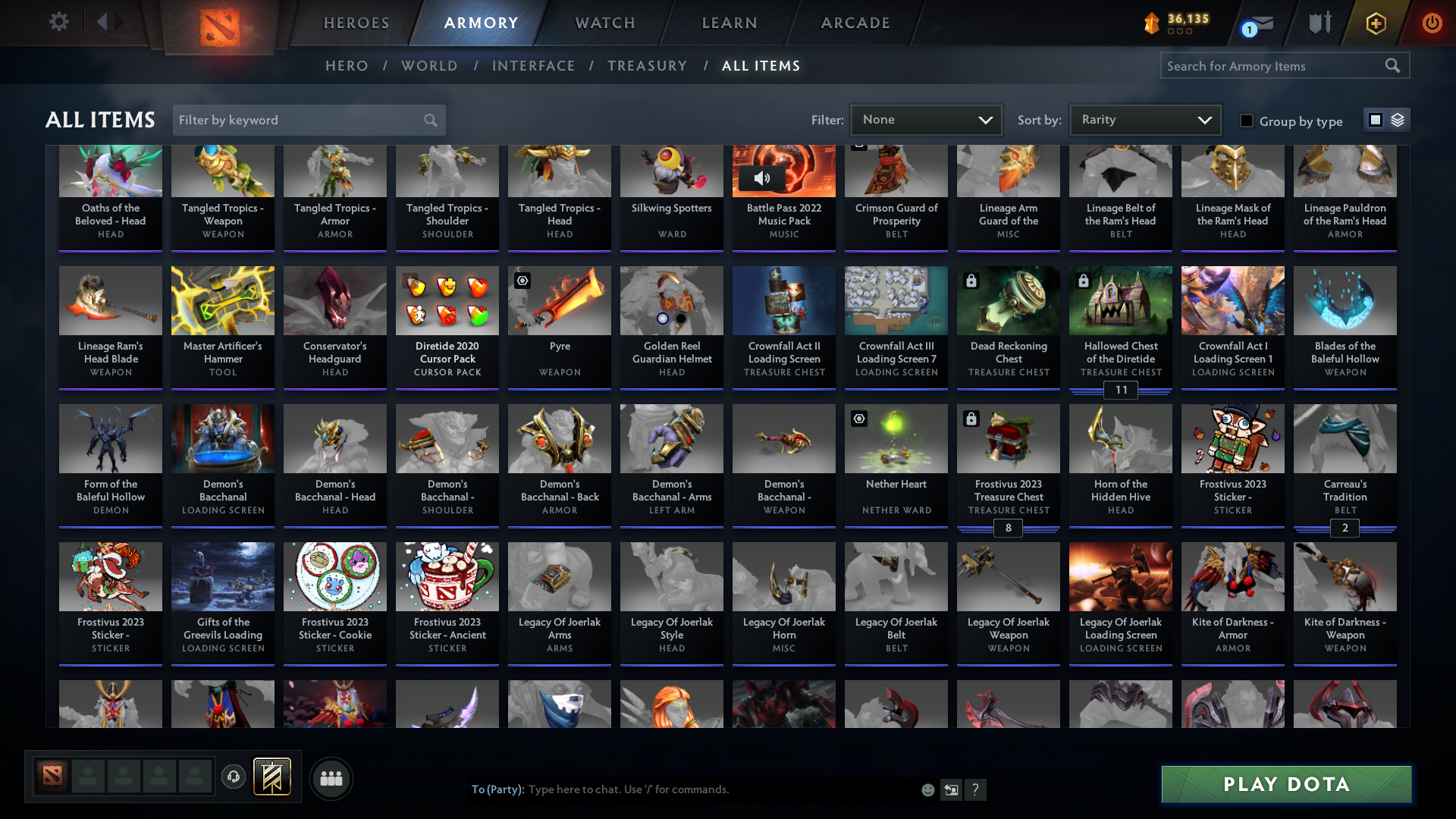
Task: Open the help question mark icon near chat
Action: click(976, 789)
